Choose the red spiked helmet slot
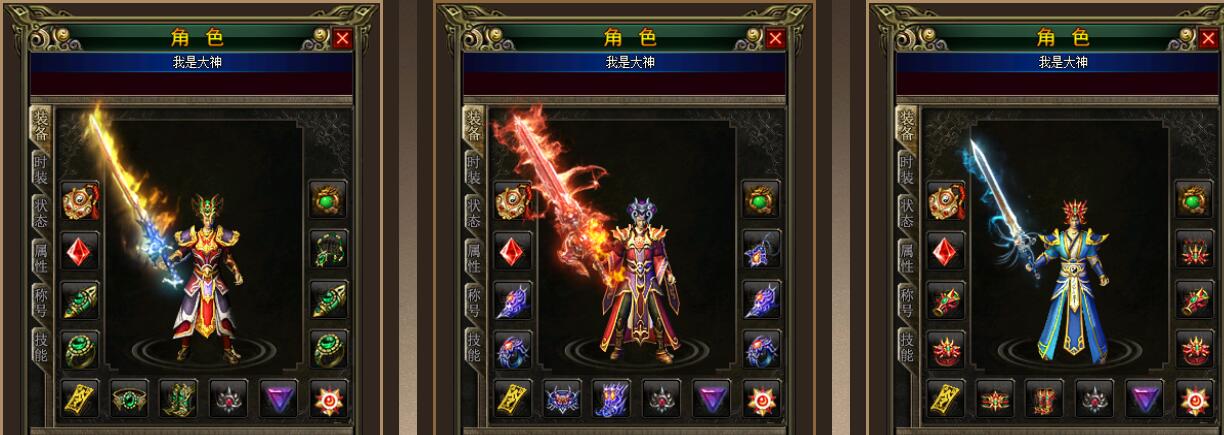The height and width of the screenshot is (435, 1224). click(x=1194, y=249)
